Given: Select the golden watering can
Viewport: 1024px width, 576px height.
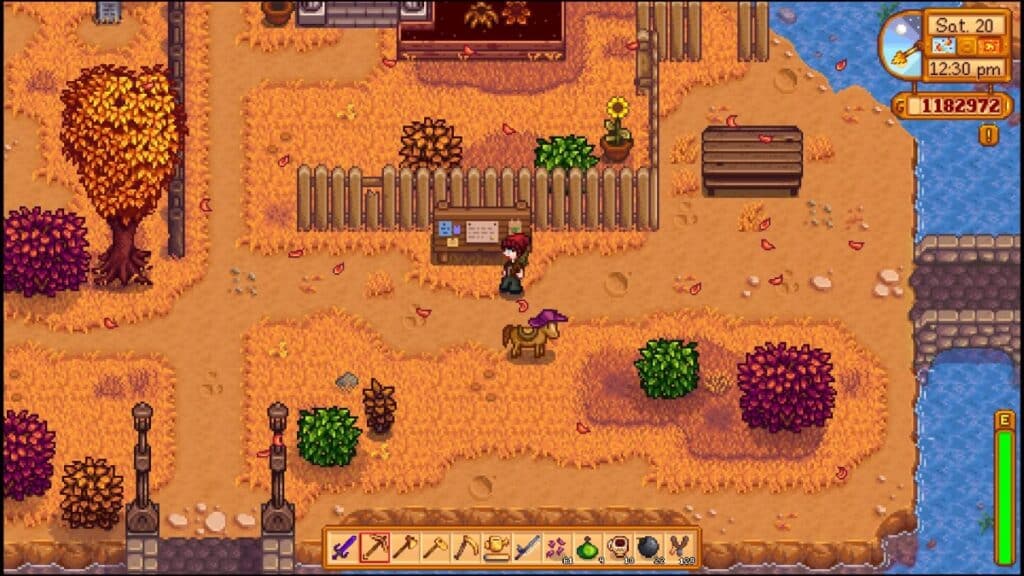Looking at the screenshot, I should click(497, 548).
